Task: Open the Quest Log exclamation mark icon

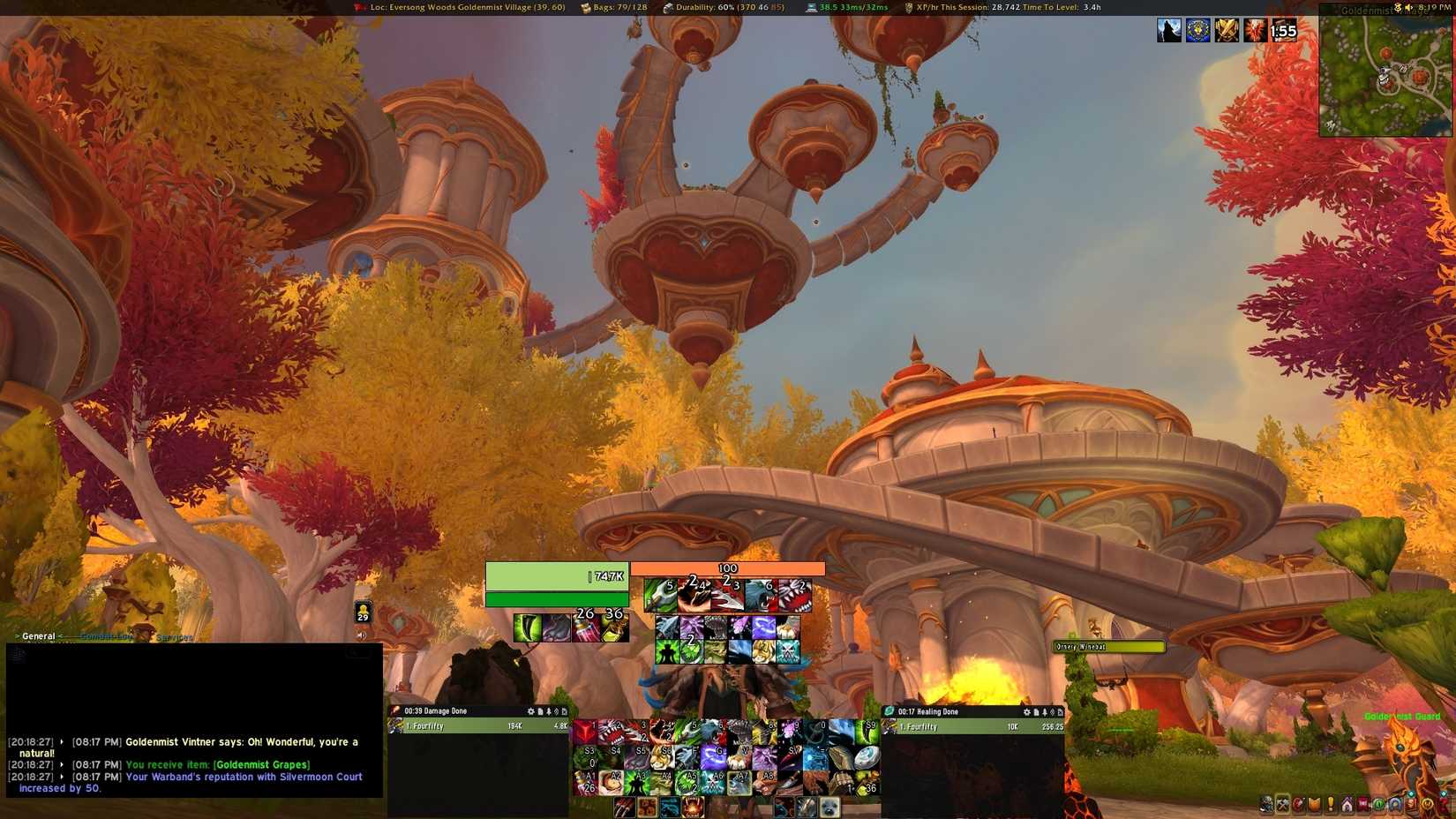Action: [x=1330, y=804]
